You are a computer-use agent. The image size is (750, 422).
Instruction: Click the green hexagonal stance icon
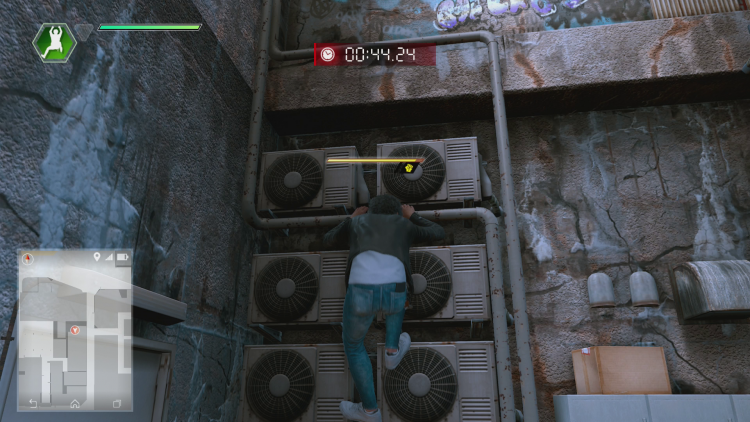53,43
